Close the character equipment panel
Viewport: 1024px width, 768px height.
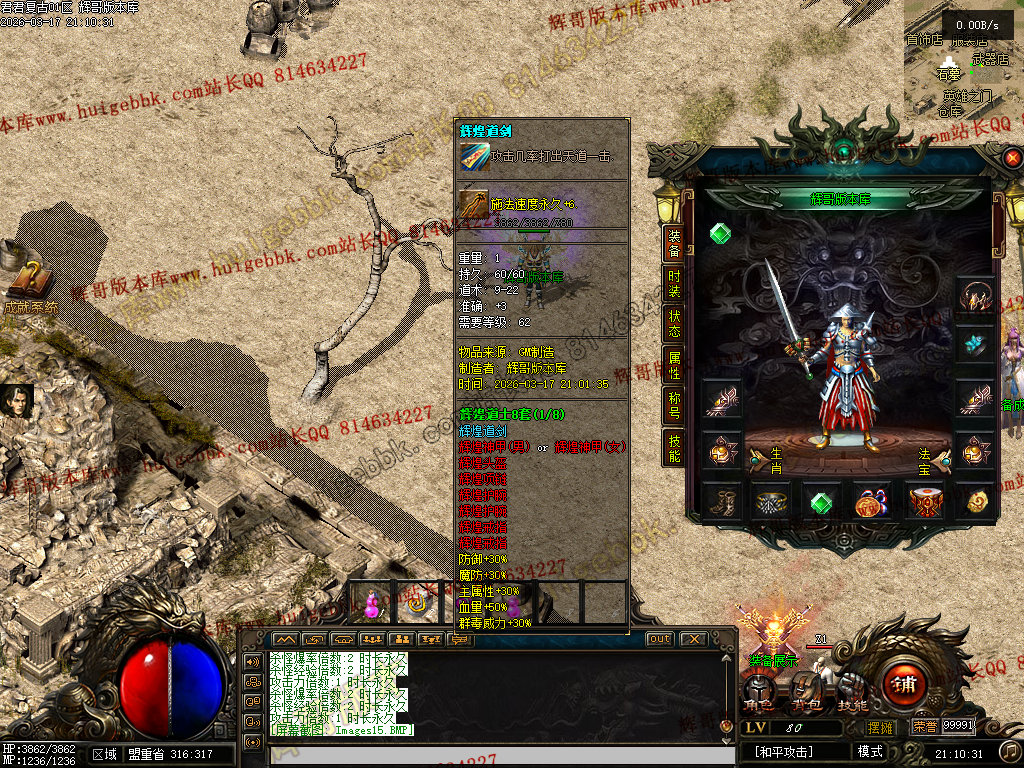(1012, 158)
